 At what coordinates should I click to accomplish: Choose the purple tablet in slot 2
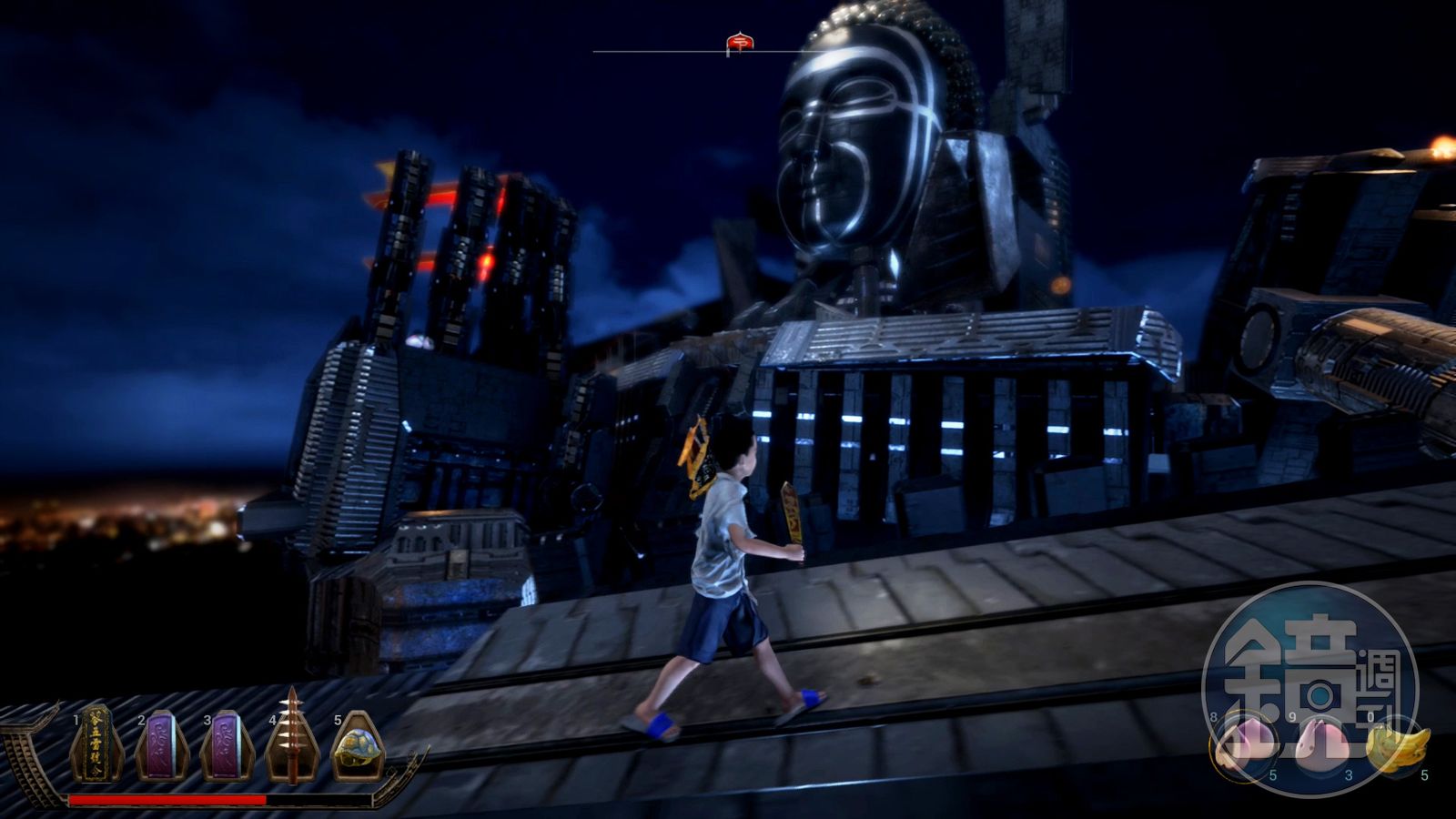[162, 745]
